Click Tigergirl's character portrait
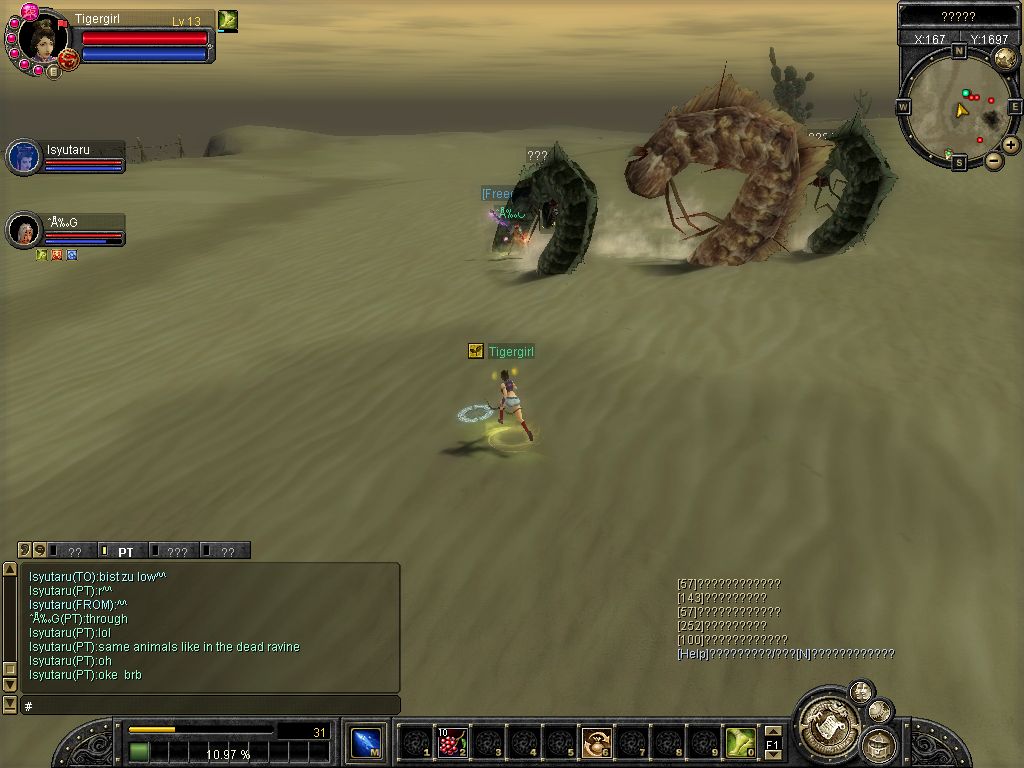Screen dimensions: 1024x768 (x=40, y=40)
